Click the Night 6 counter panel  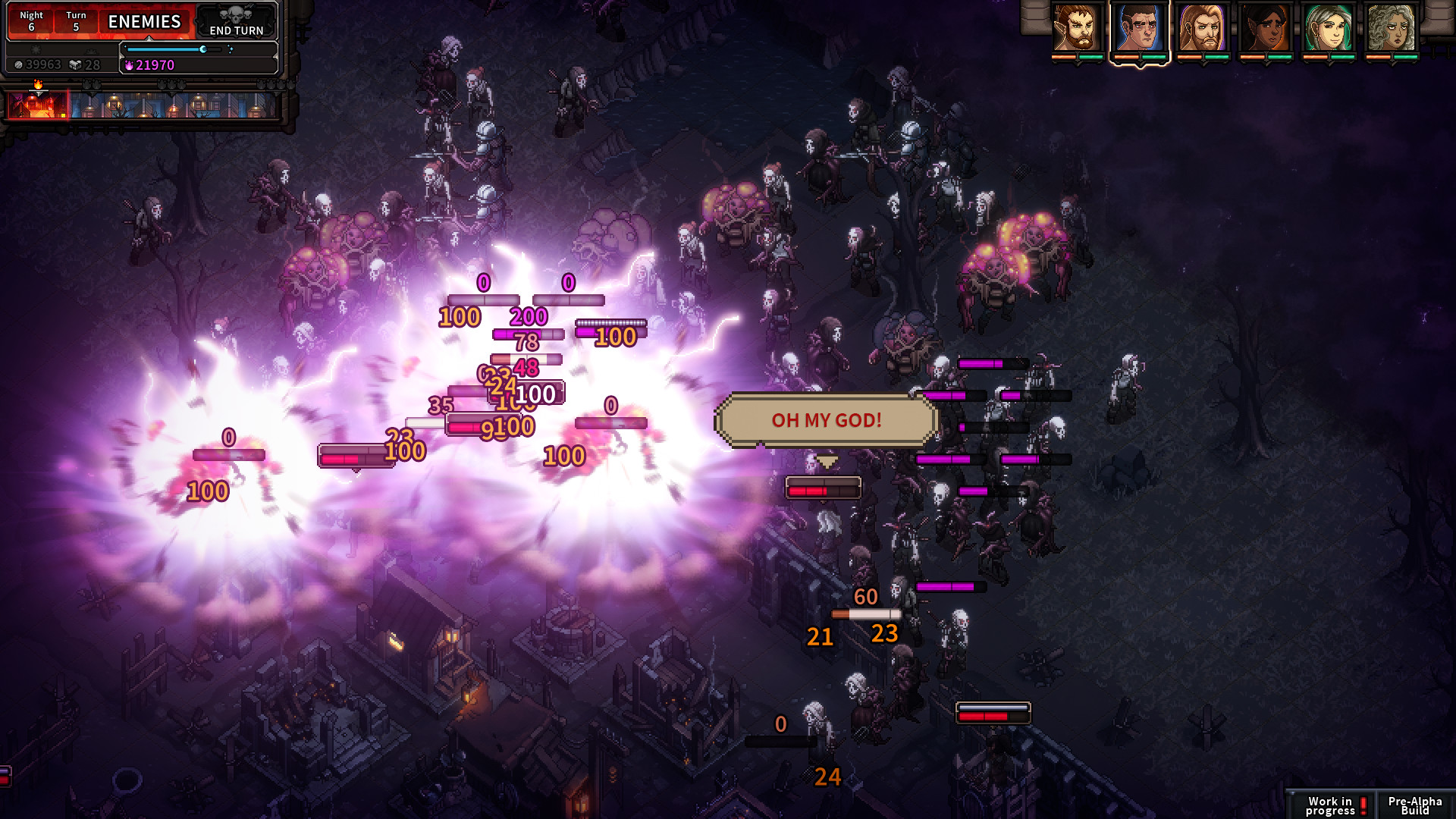tap(31, 21)
